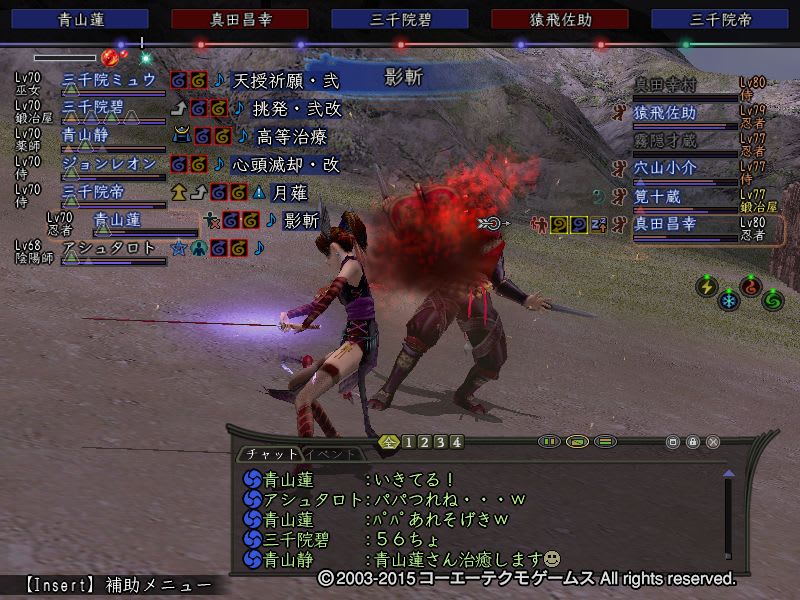800x600 pixels.
Task: Close the chat window
Action: (x=713, y=441)
